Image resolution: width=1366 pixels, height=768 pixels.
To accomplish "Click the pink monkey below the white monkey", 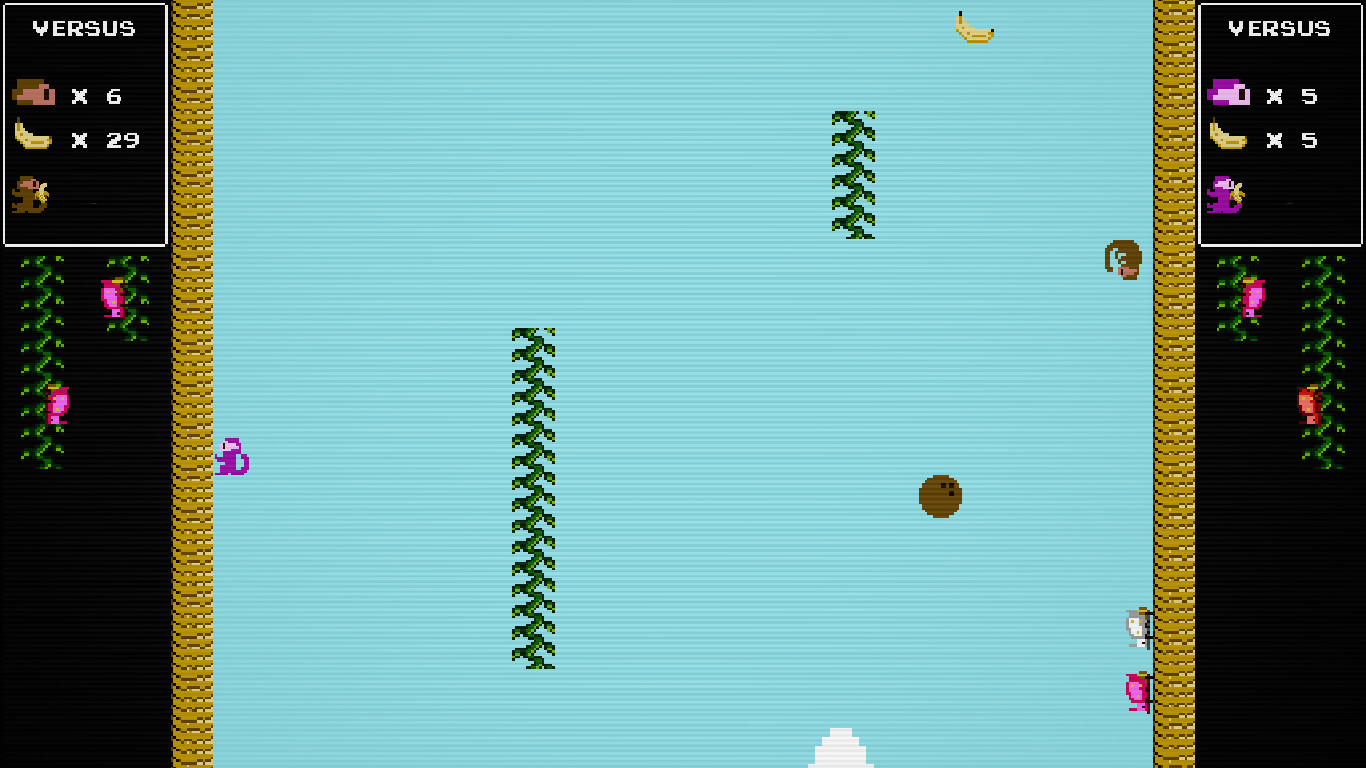I will (1139, 692).
